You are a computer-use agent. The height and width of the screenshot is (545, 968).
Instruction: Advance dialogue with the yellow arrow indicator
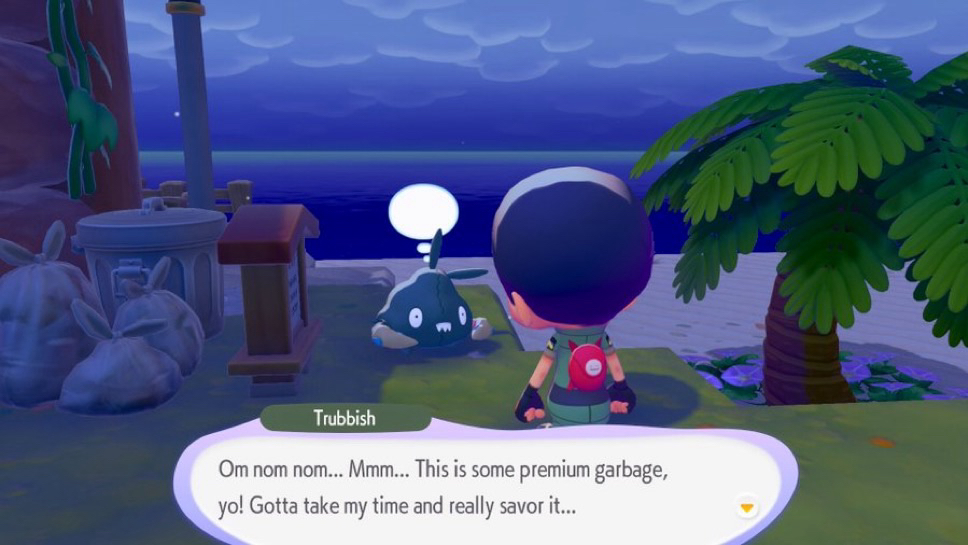746,508
